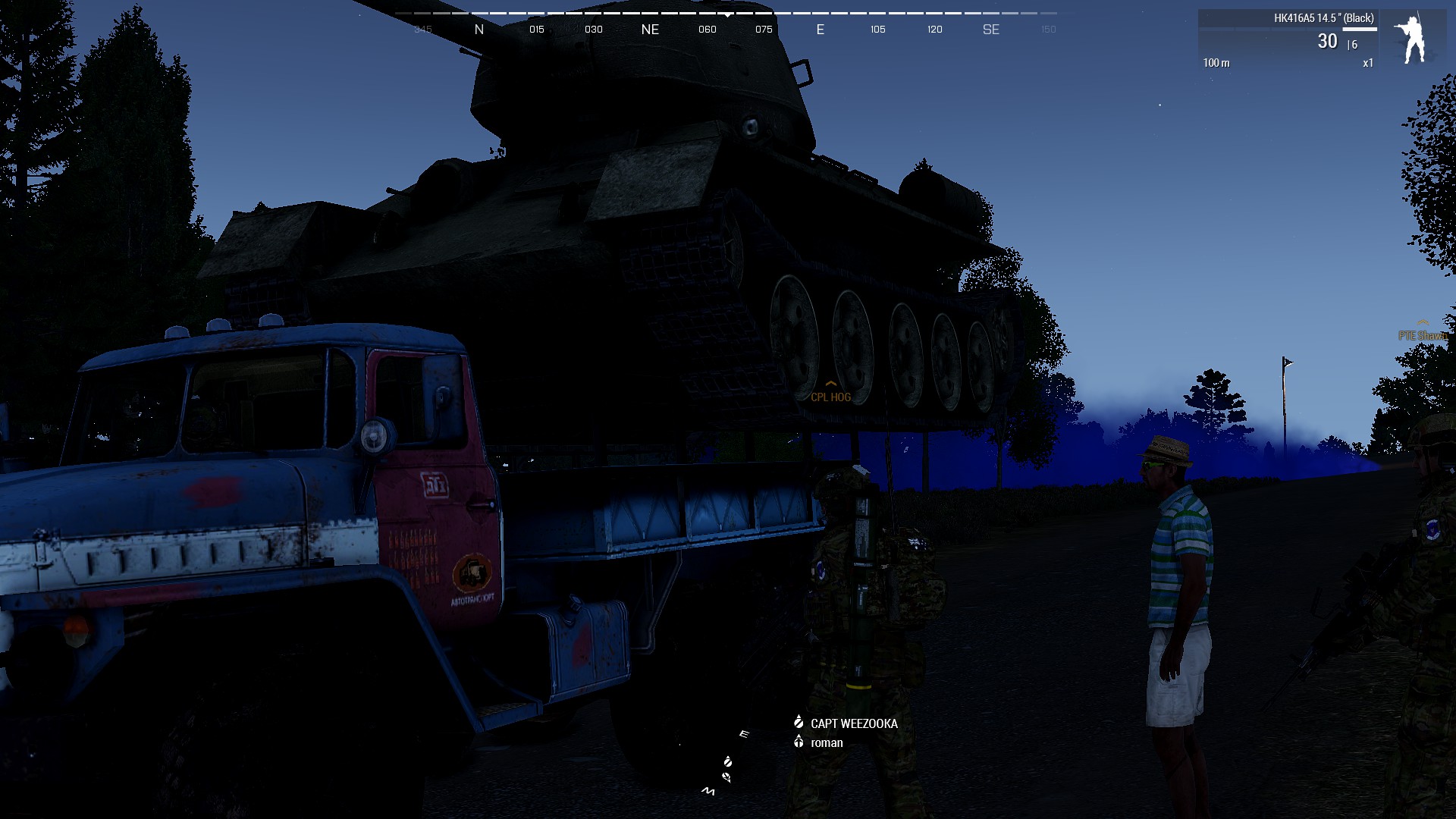Toggle the x1 magnification indicator

(x=1368, y=62)
